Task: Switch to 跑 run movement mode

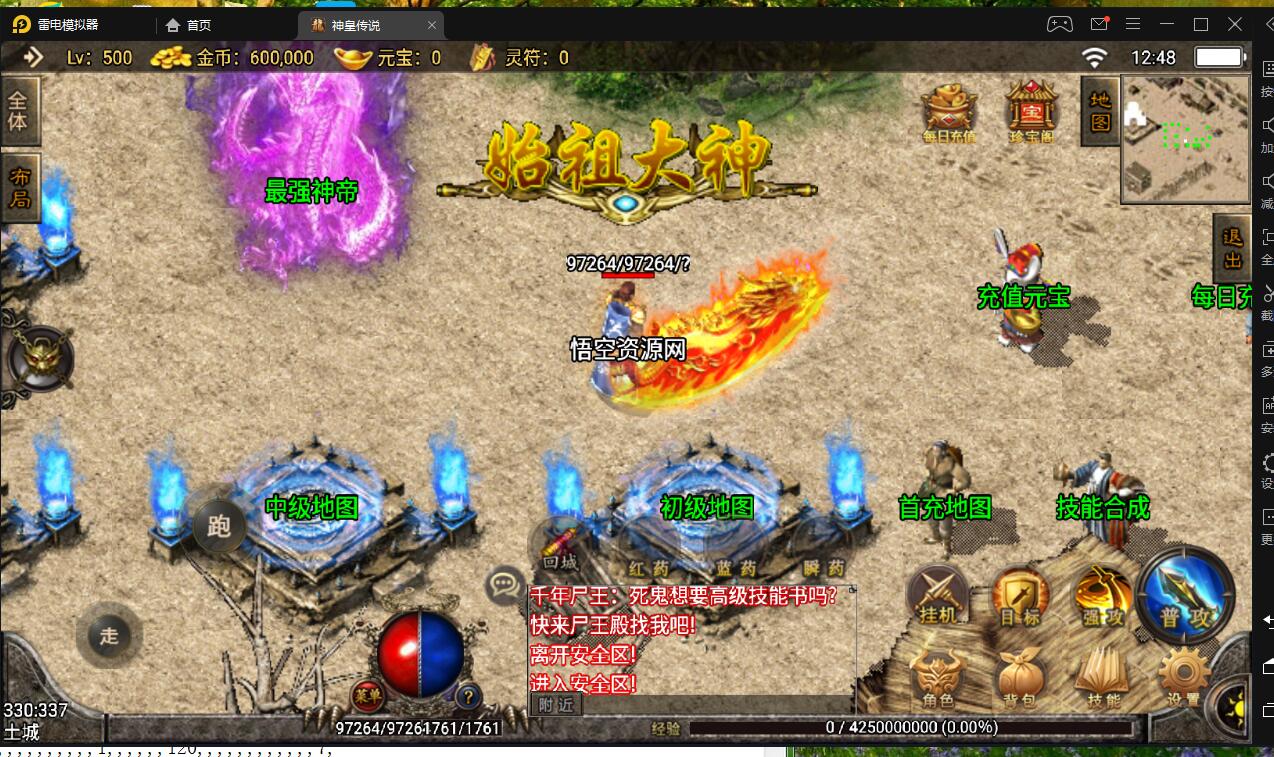Action: pyautogui.click(x=219, y=524)
